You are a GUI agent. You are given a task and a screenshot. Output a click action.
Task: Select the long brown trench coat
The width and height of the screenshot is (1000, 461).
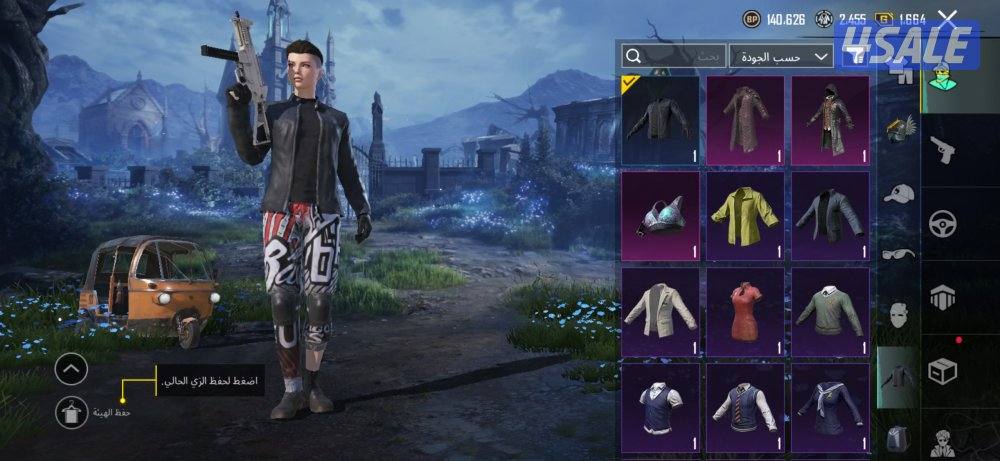tap(745, 120)
